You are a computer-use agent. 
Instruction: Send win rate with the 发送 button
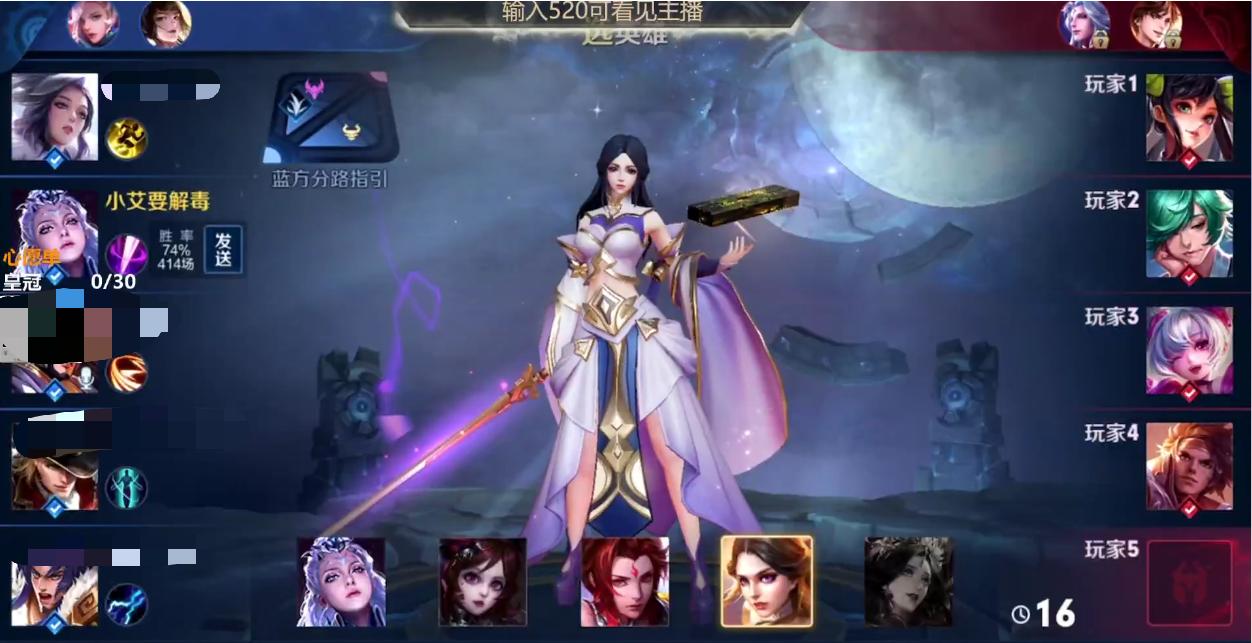click(223, 249)
